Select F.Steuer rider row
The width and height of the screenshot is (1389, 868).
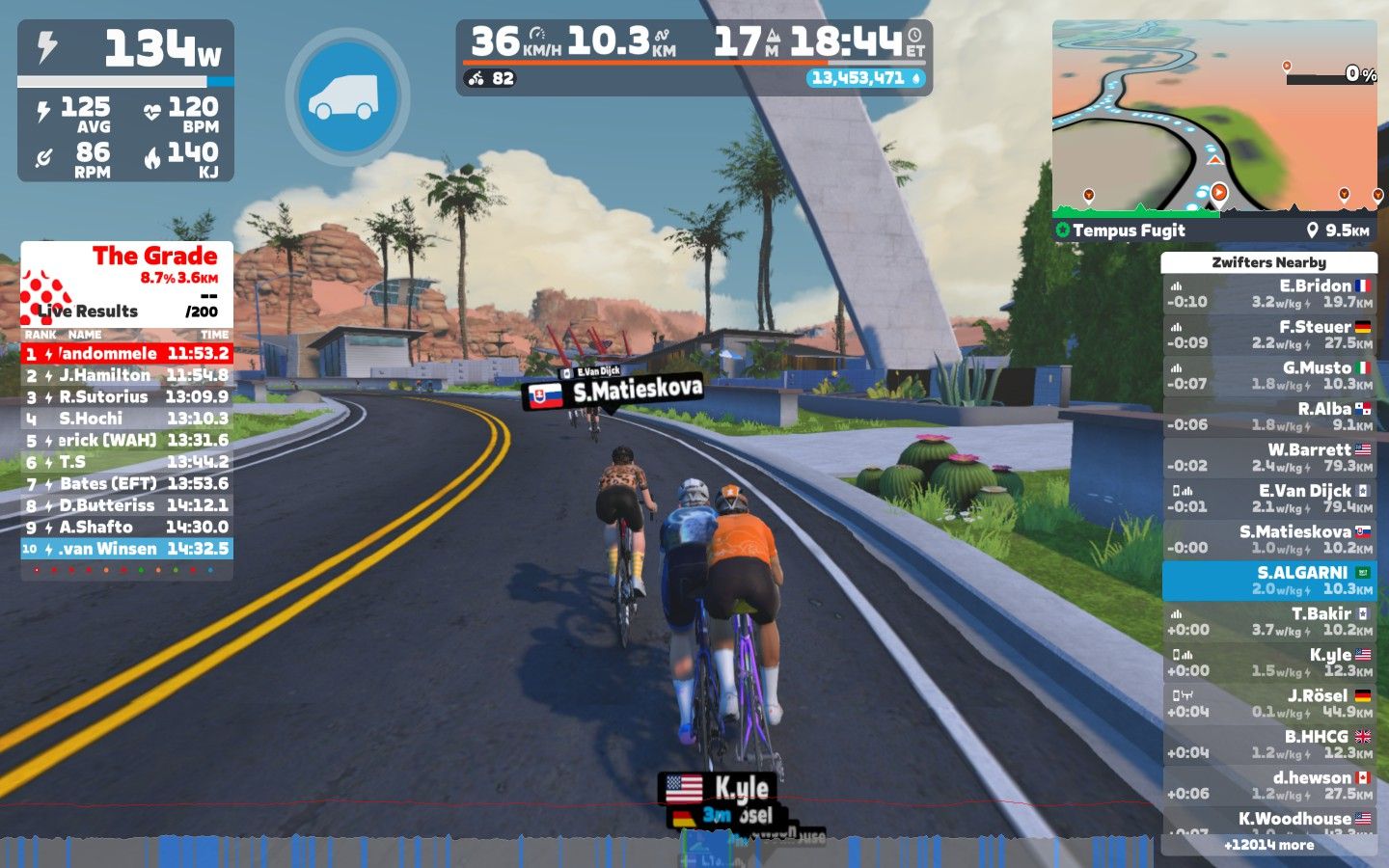click(x=1268, y=335)
